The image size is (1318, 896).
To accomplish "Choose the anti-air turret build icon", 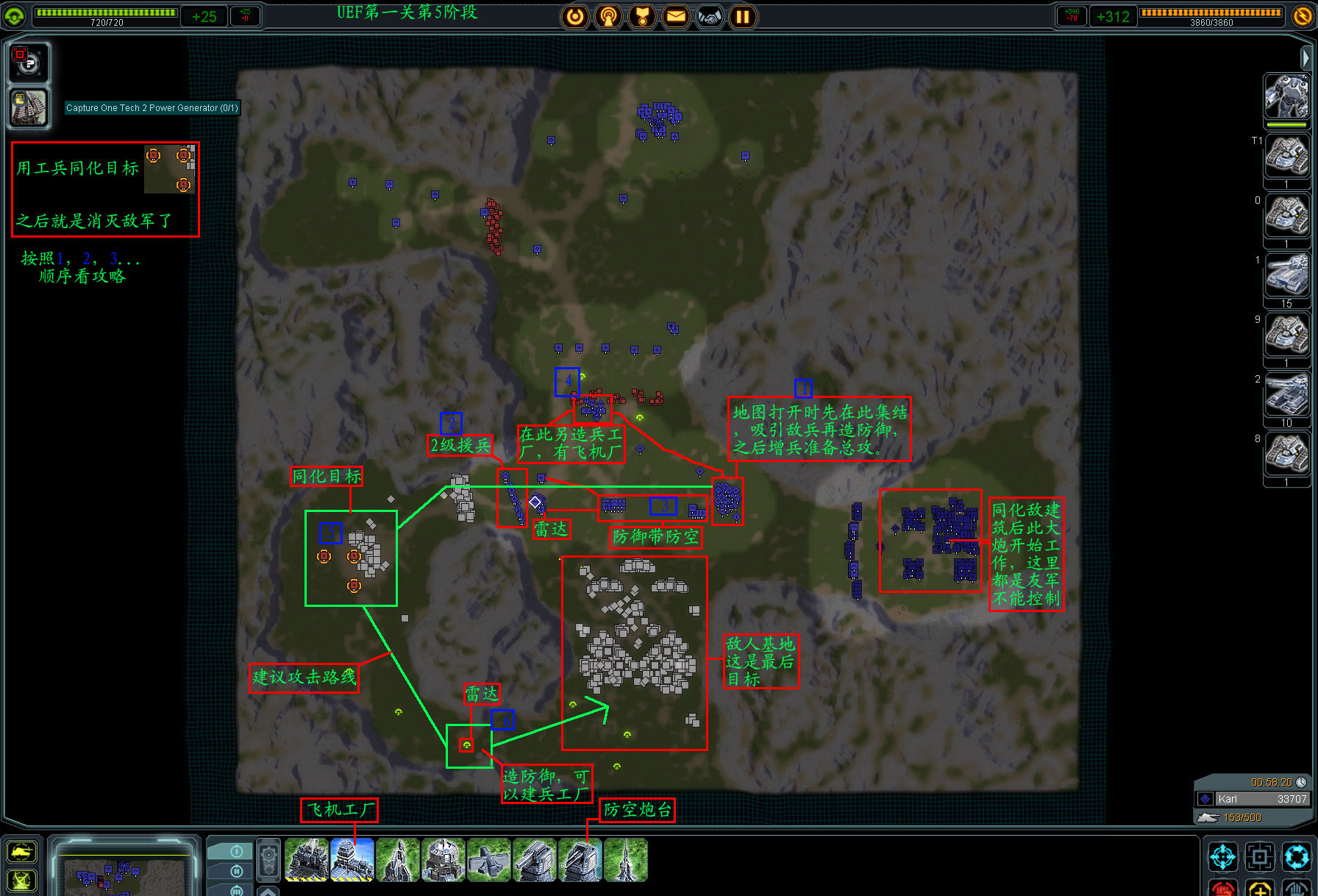I will 580,859.
